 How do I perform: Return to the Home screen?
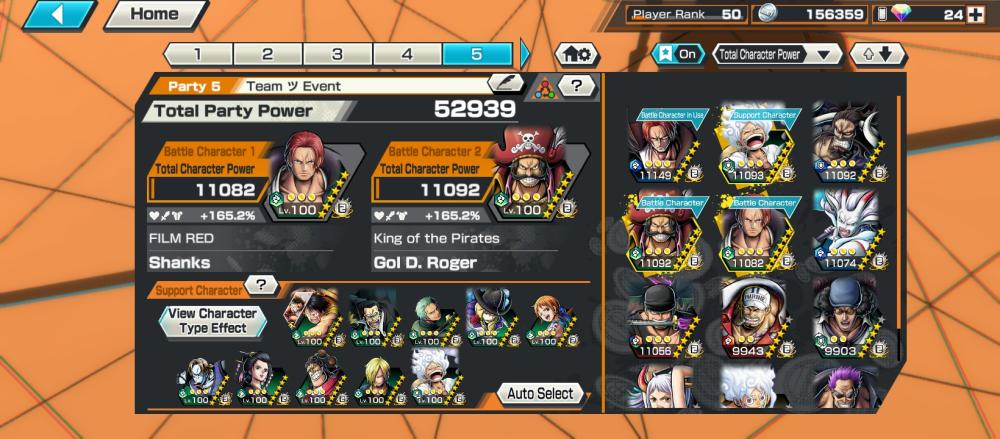(x=153, y=15)
